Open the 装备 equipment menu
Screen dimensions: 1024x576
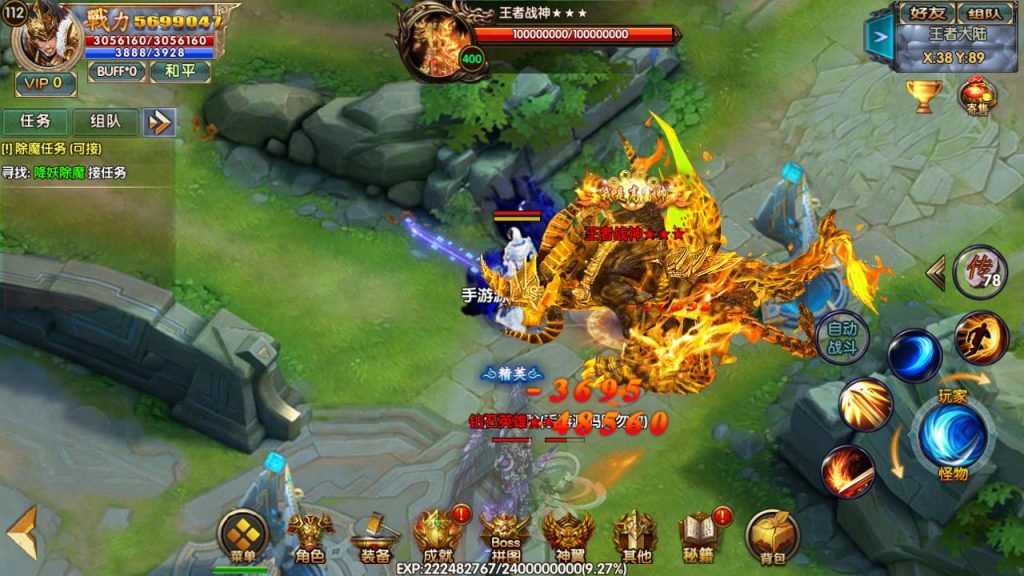click(x=374, y=537)
